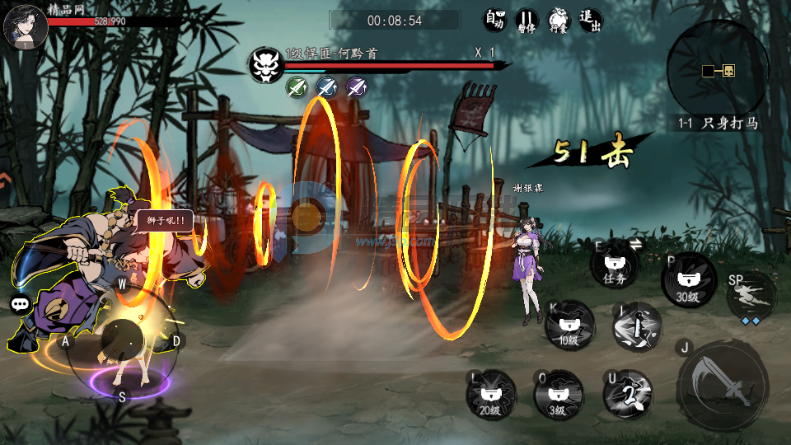Open the 行囊 bag icon
Viewport: 791px width, 445px height.
point(558,20)
